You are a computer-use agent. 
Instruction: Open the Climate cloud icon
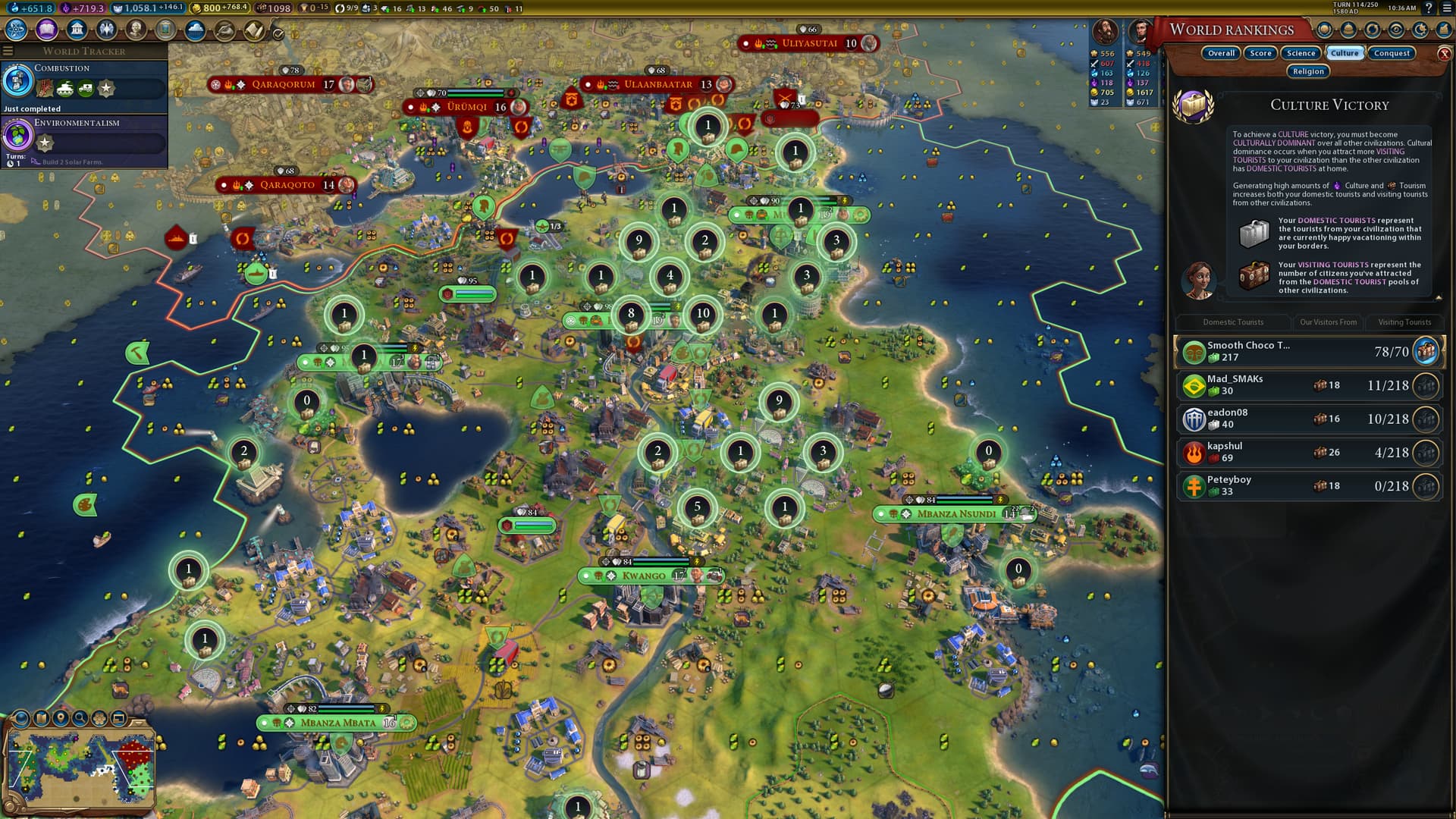tap(195, 30)
